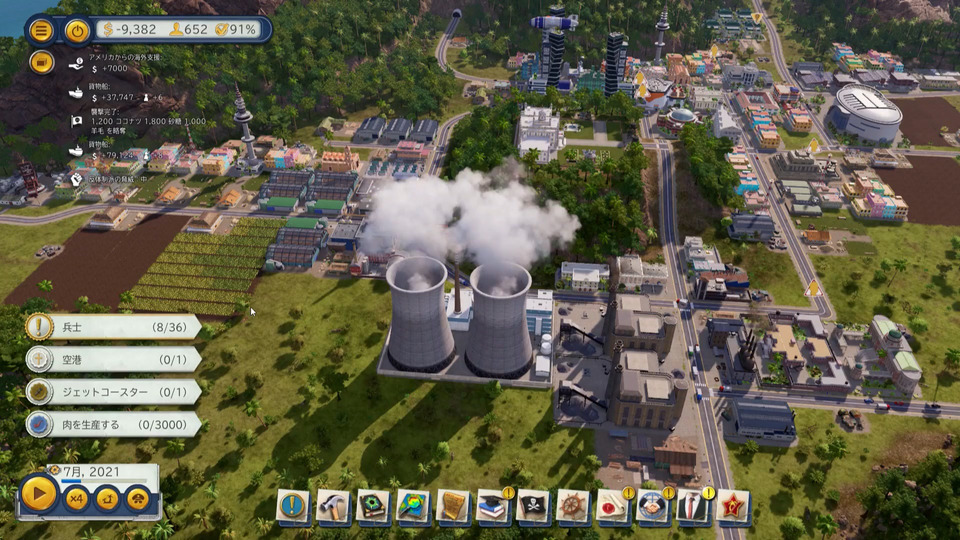
Task: Click the round power button
Action: (x=78, y=29)
